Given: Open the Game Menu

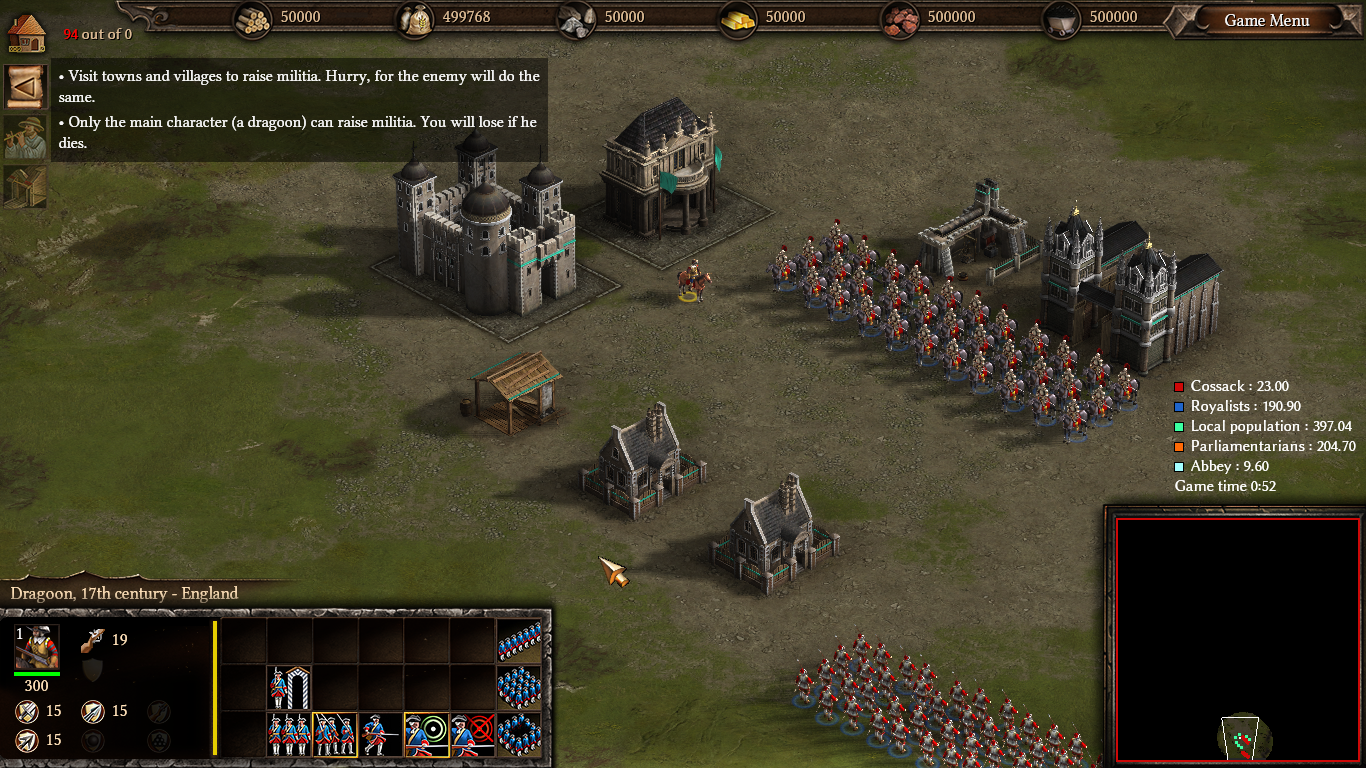Looking at the screenshot, I should 1266,20.
